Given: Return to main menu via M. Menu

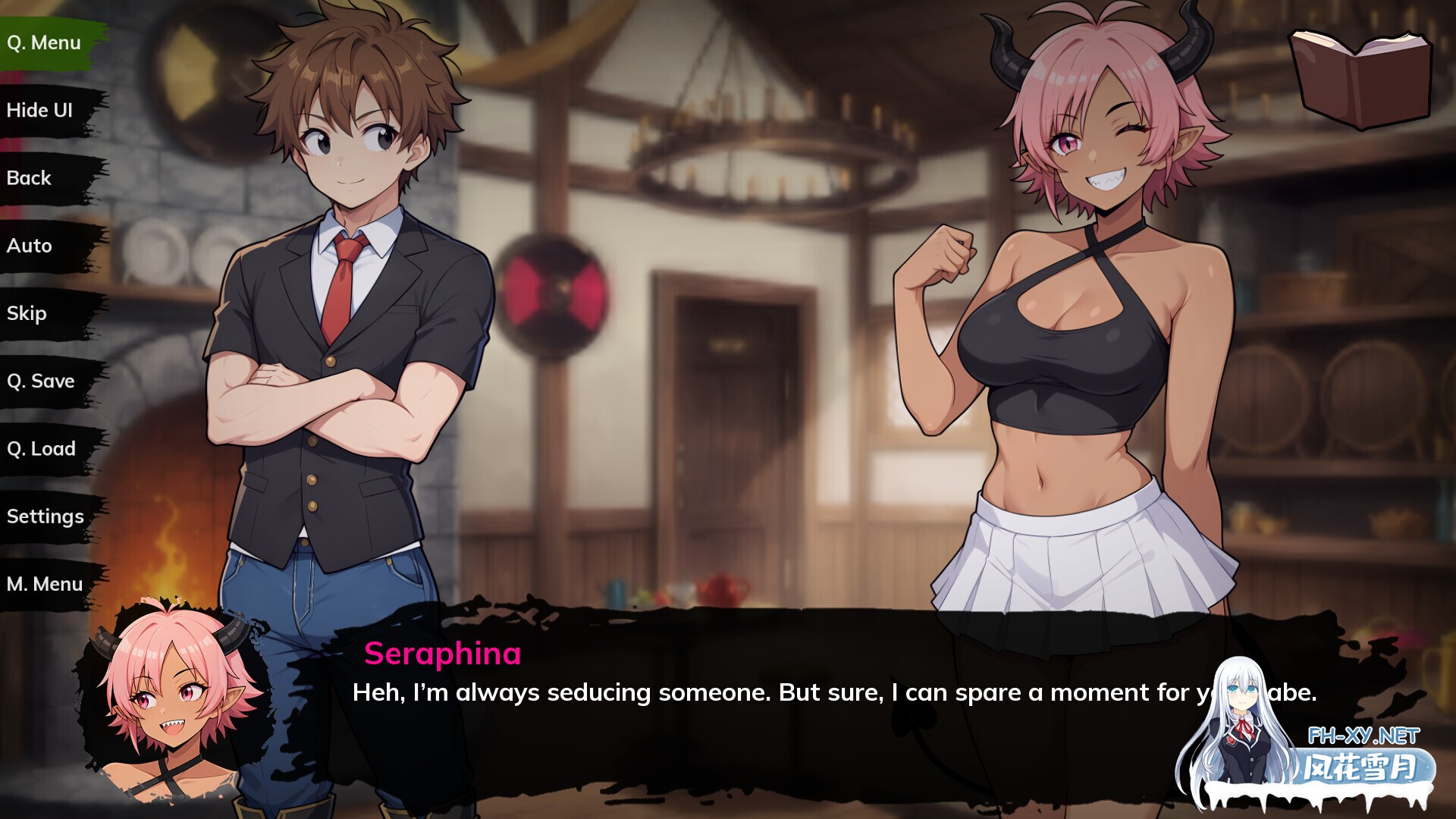Looking at the screenshot, I should tap(45, 584).
